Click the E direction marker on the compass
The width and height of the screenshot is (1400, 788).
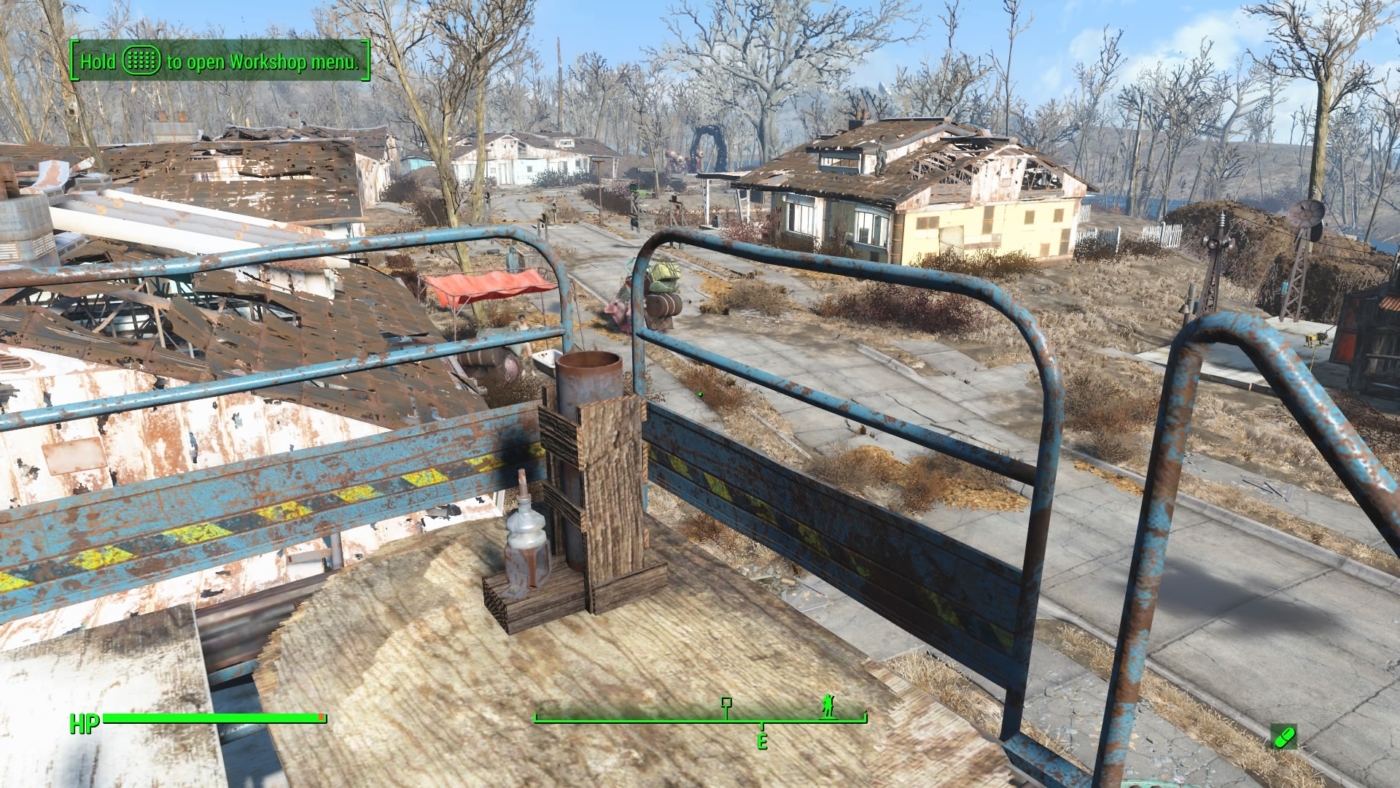tap(762, 741)
